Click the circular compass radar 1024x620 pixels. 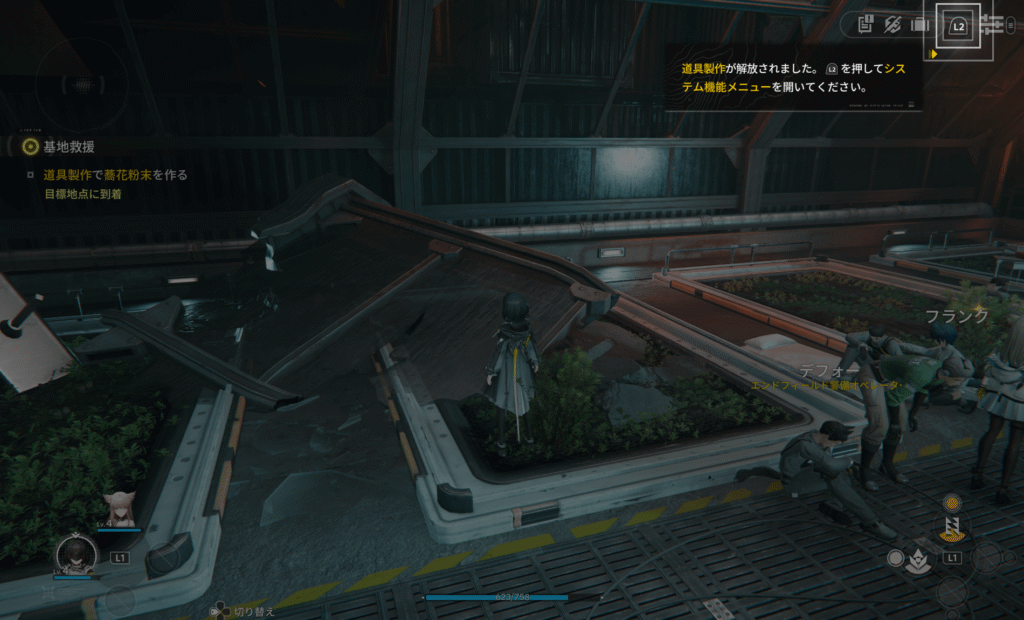pos(81,84)
